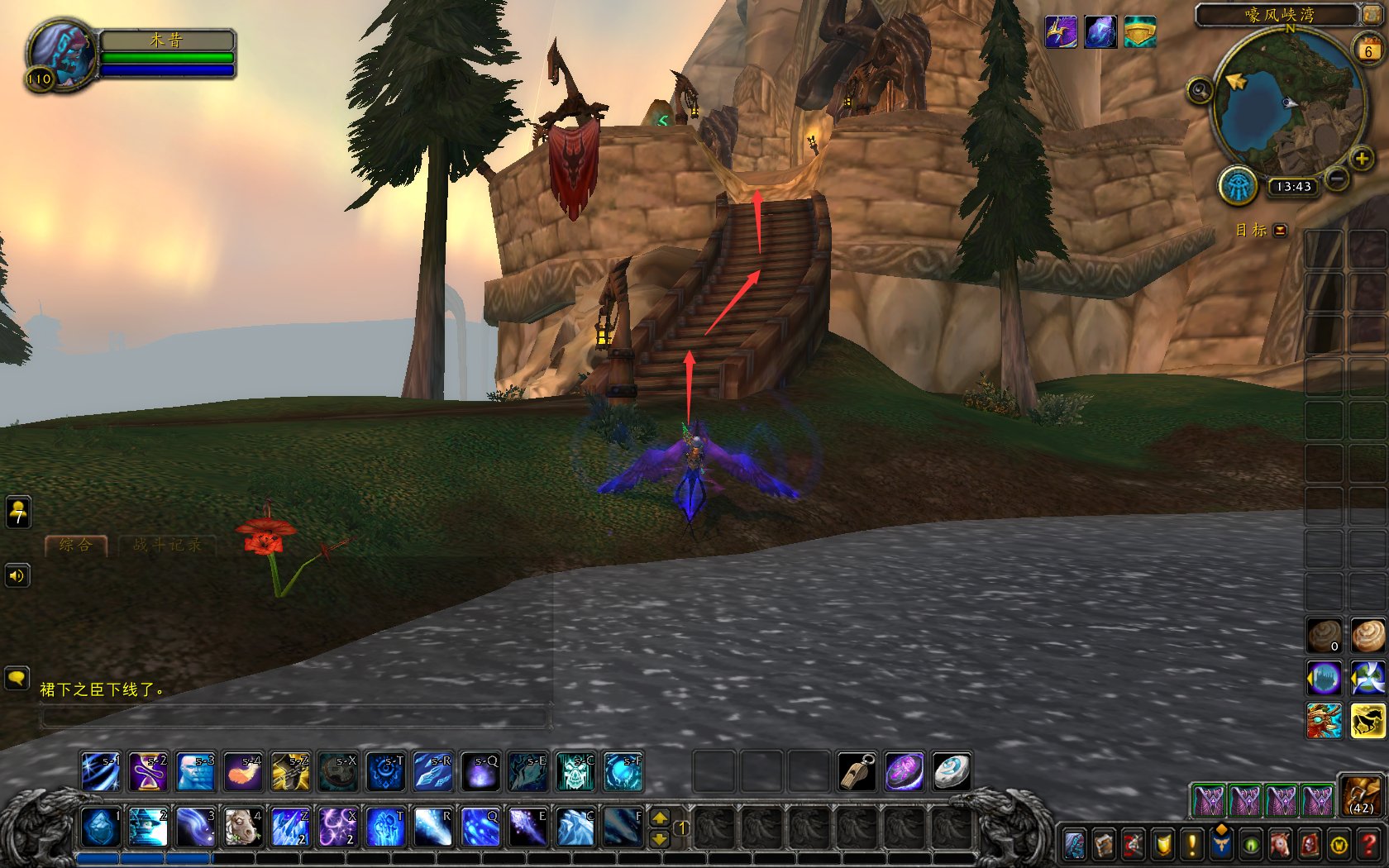Open the red question mark help button
The height and width of the screenshot is (868, 1389).
1369,845
